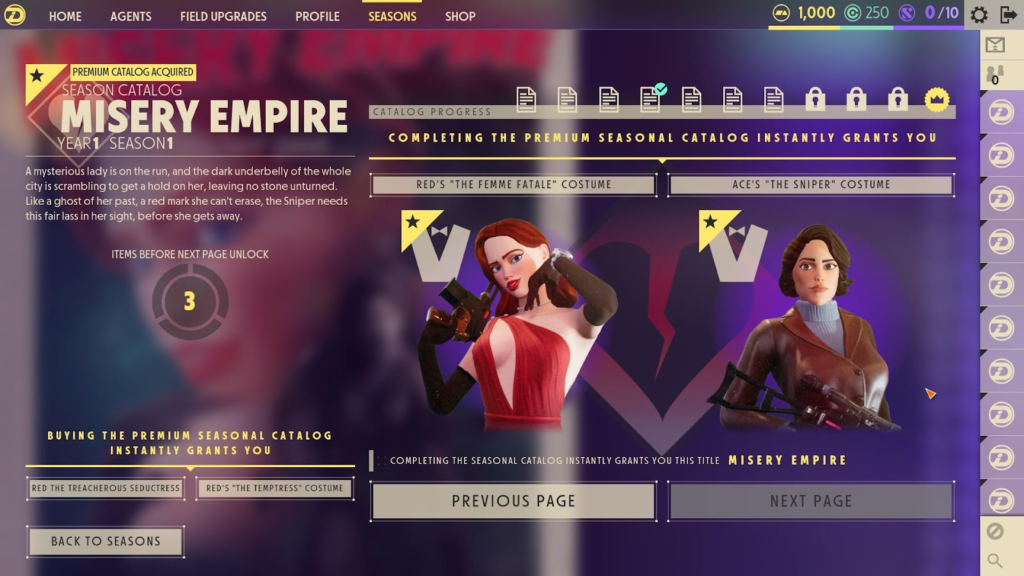Open the Profile tab
This screenshot has width=1024, height=576.
point(317,16)
